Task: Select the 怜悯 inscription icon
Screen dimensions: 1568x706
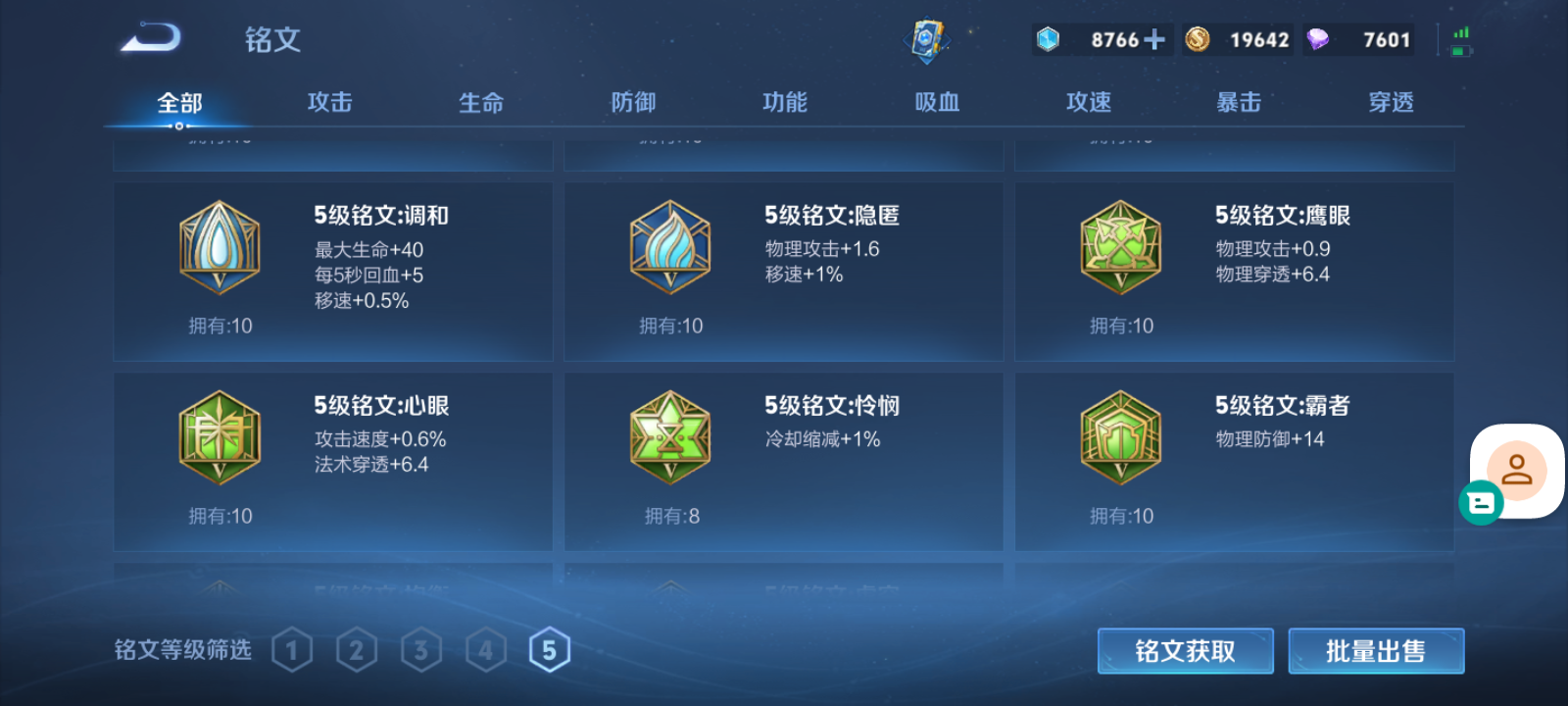Action: [x=669, y=436]
